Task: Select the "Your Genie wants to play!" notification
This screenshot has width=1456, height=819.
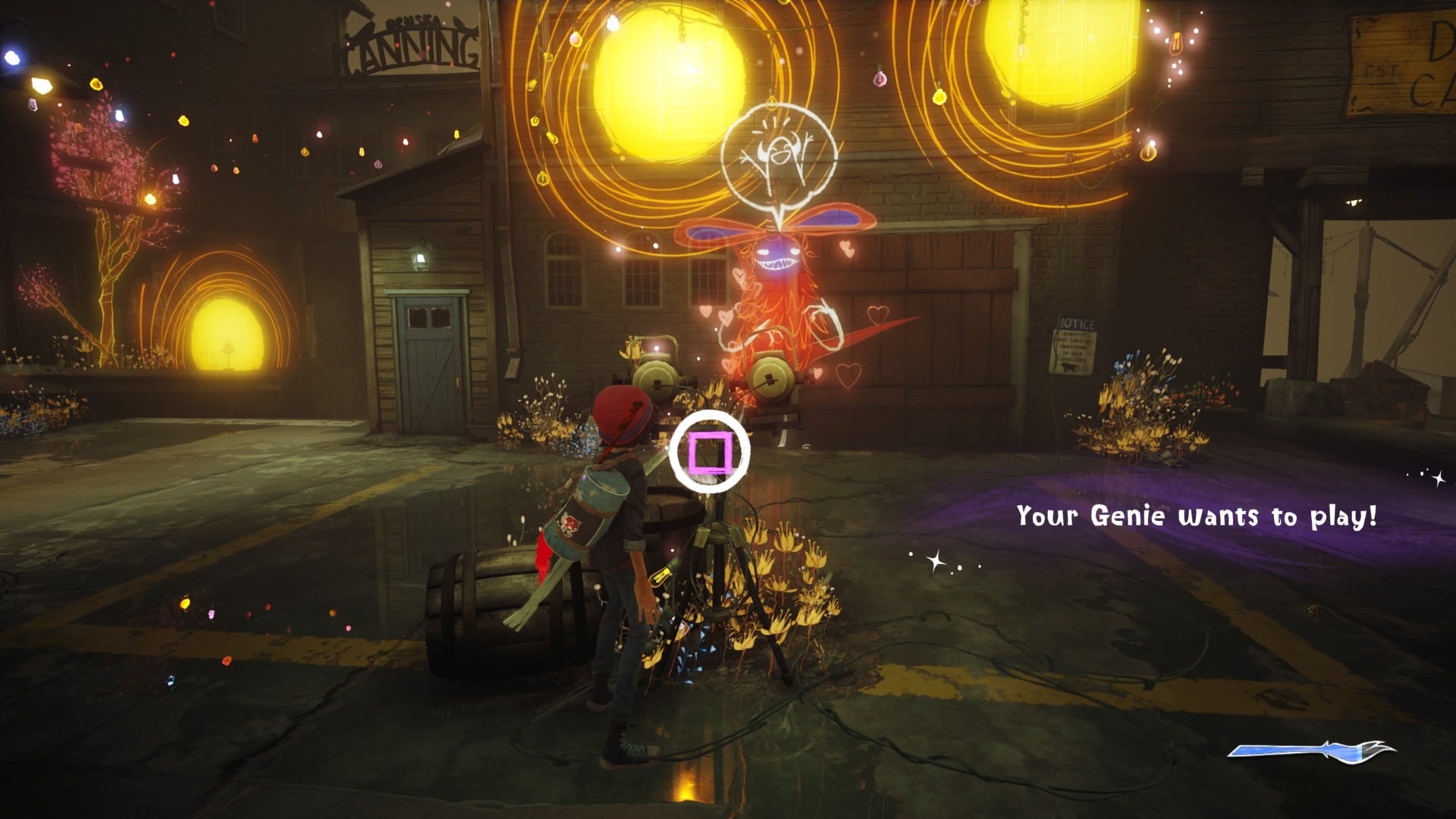Action: coord(1196,516)
